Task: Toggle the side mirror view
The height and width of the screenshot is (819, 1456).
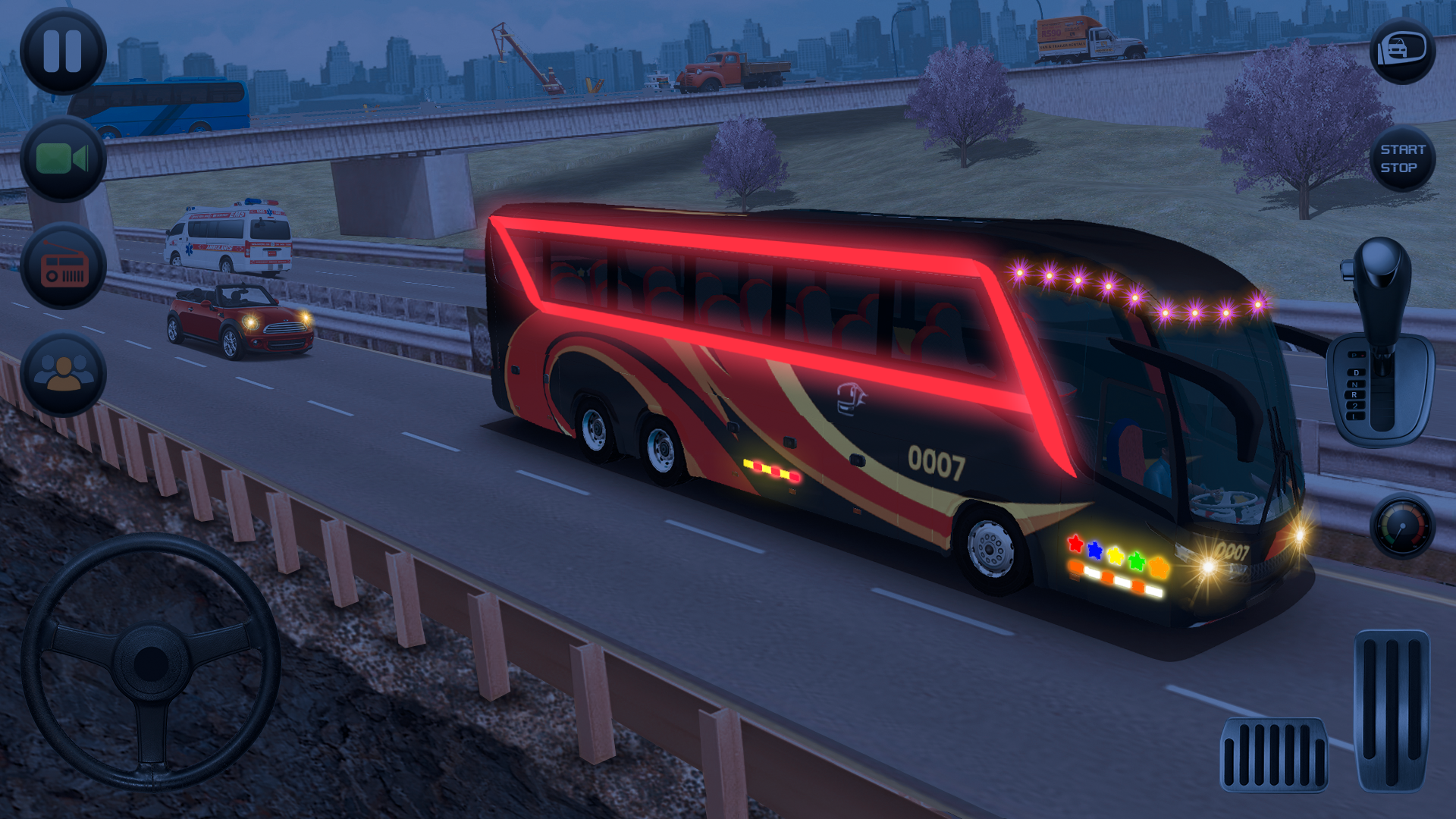Action: pyautogui.click(x=1401, y=50)
